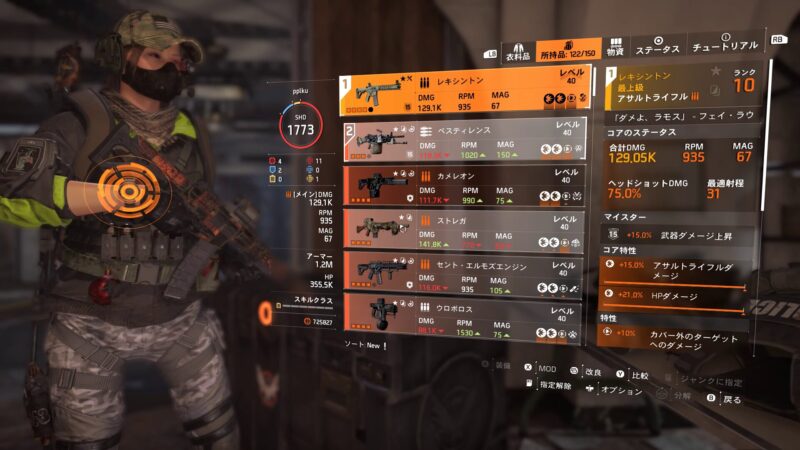The image size is (800, 450).
Task: Toggle the favorite star on レキシントン details
Action: [x=715, y=72]
